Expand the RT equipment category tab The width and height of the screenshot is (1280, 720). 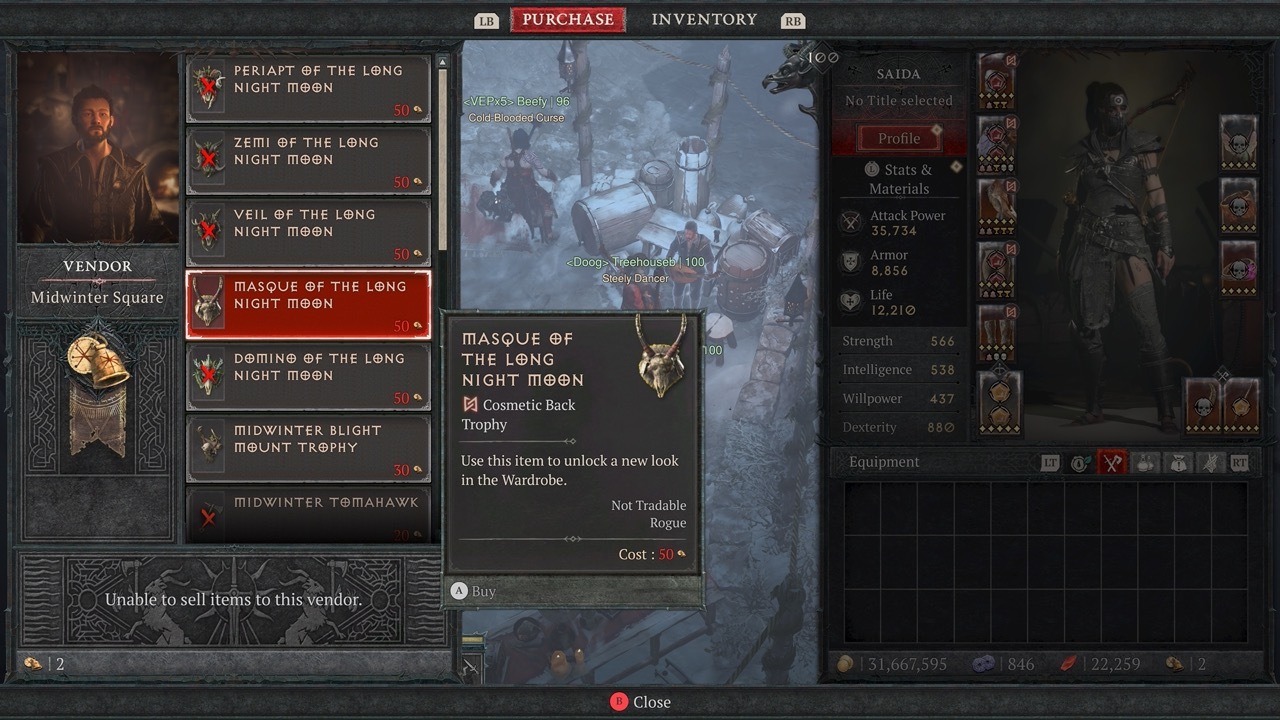pos(1240,463)
